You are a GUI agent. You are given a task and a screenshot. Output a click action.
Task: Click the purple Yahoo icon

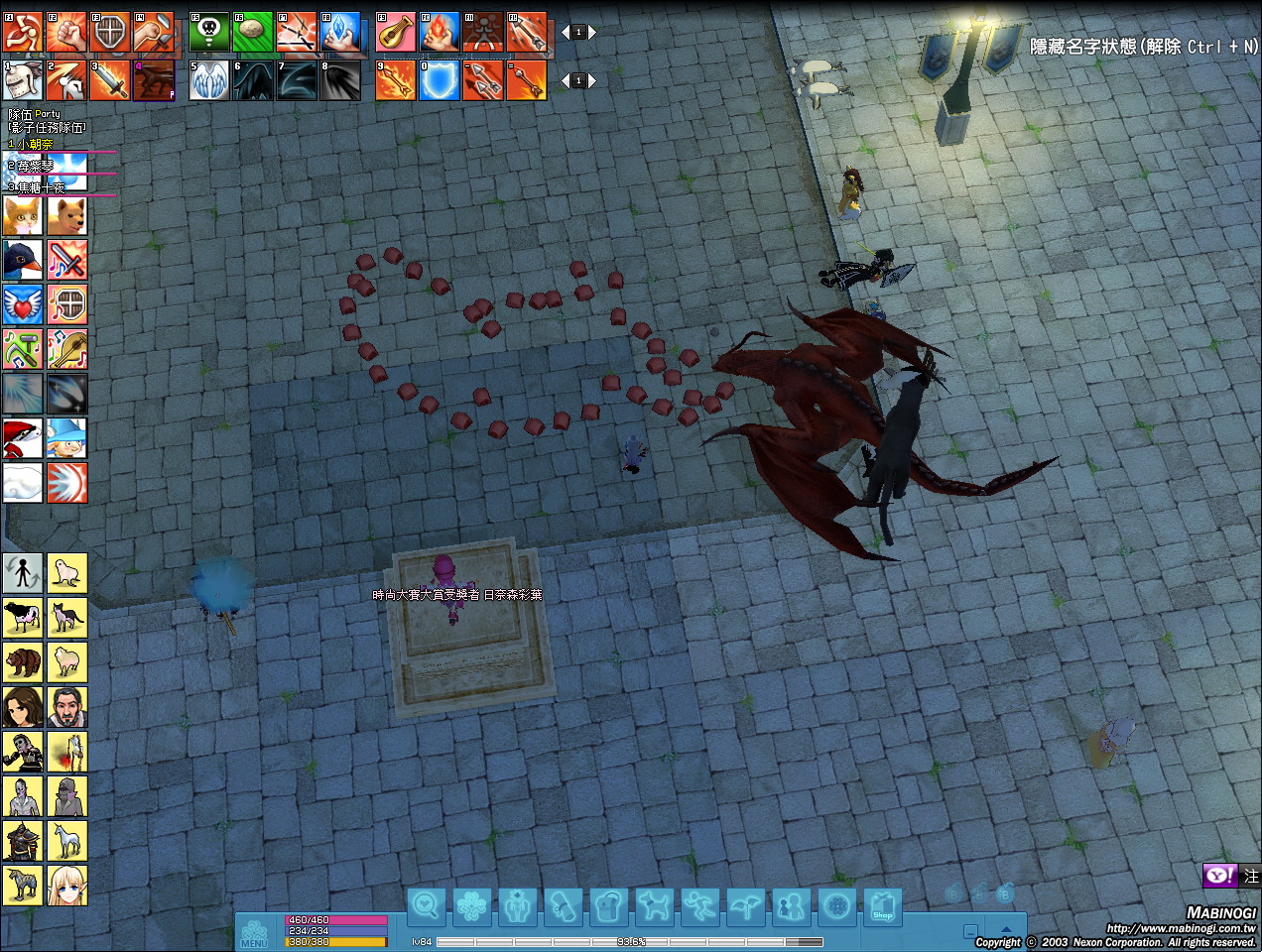[1219, 876]
